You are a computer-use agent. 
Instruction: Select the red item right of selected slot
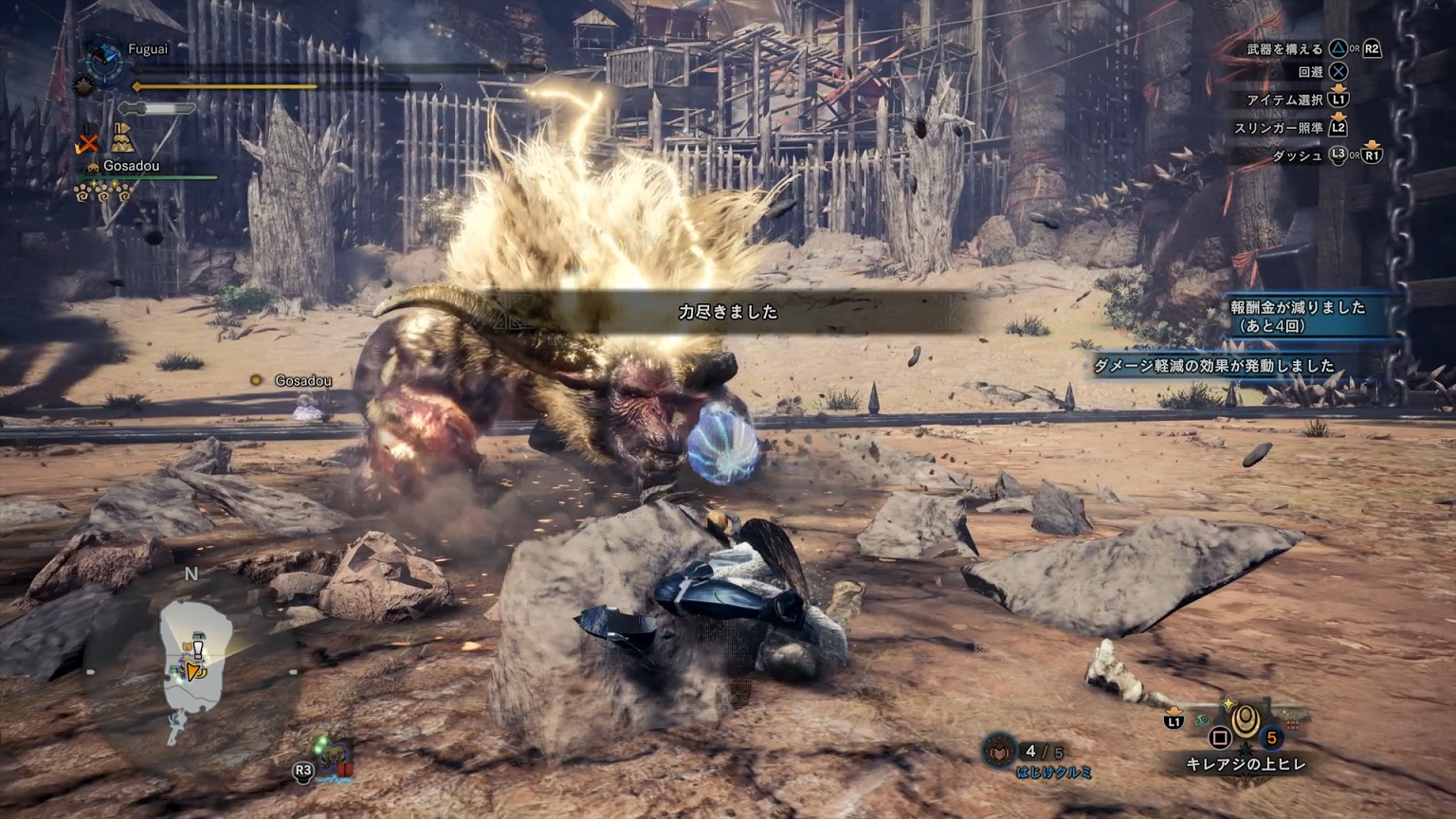(x=1291, y=724)
